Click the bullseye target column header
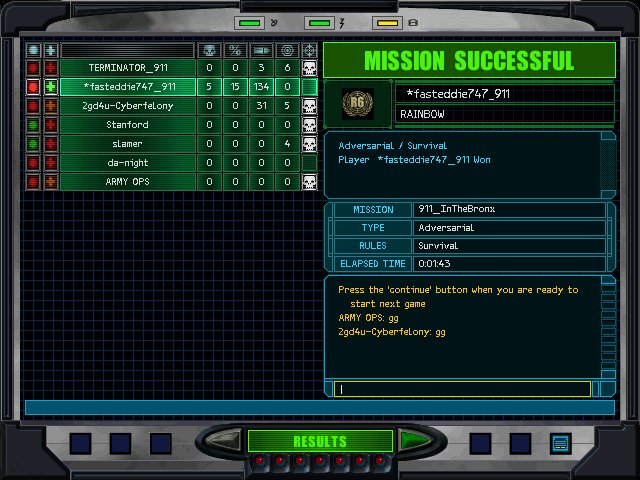This screenshot has width=640, height=480. (287, 50)
